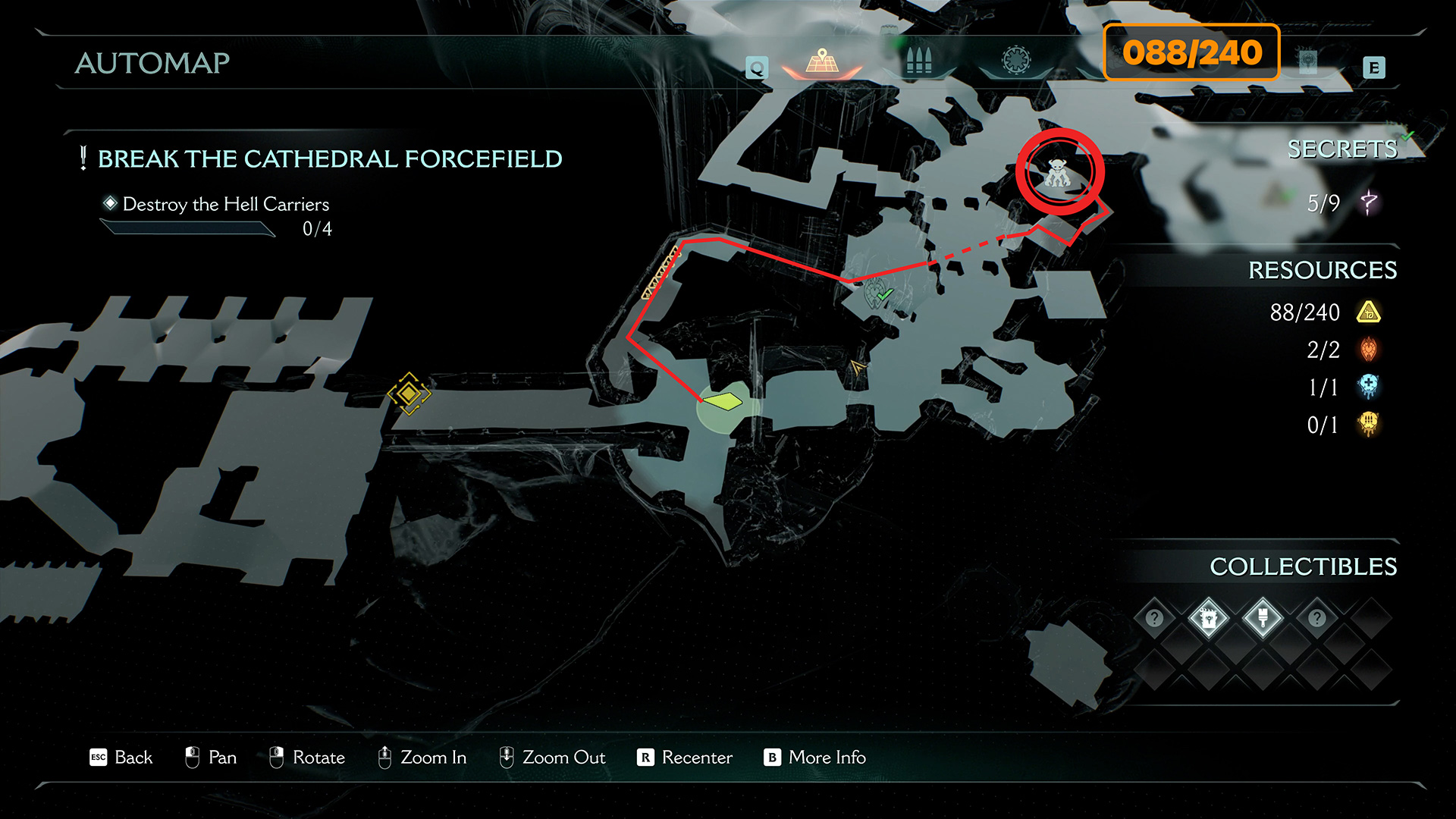Select the flaming codex book collectible

(1208, 619)
